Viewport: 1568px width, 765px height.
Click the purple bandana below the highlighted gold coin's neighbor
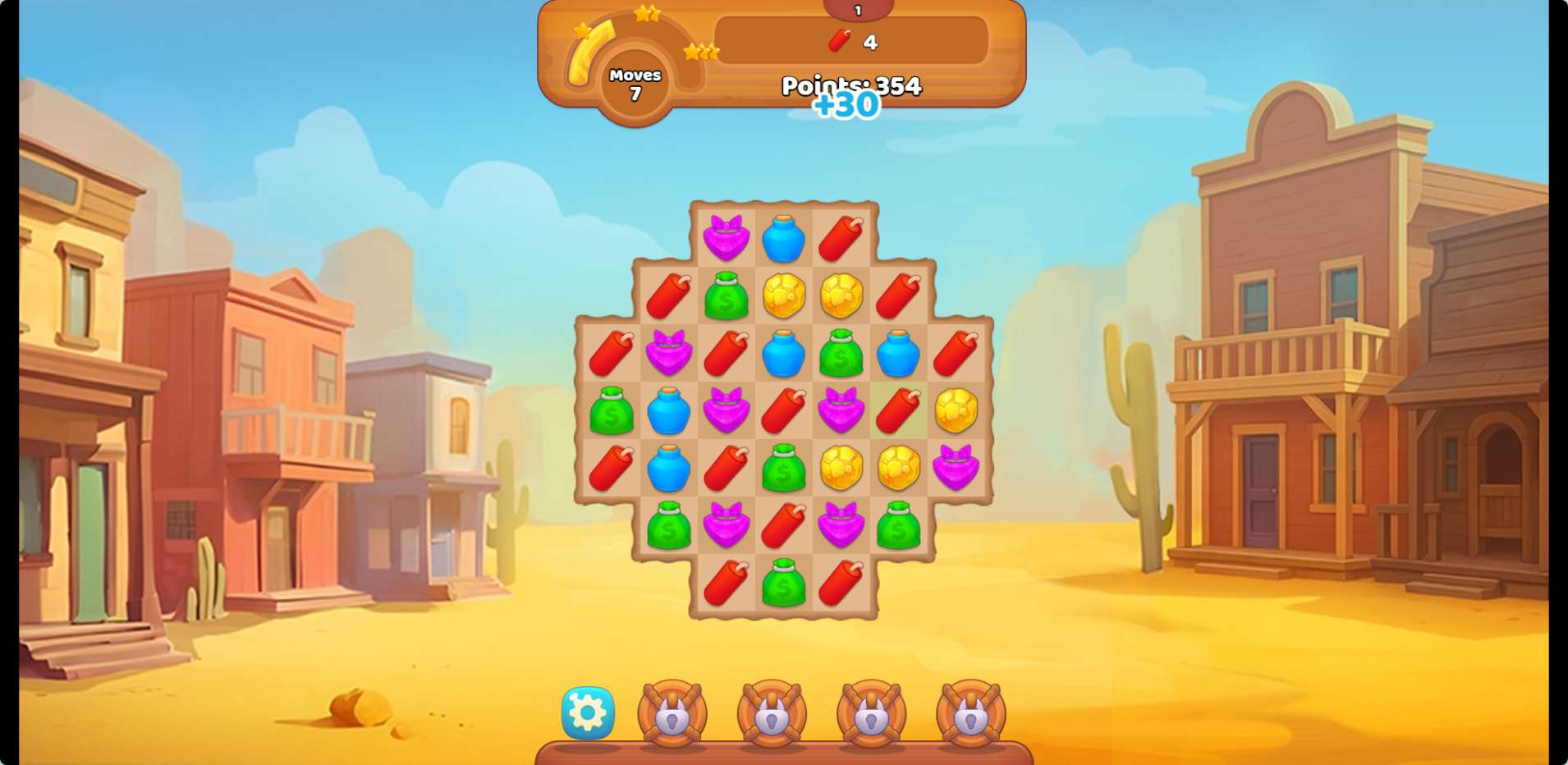pos(956,468)
